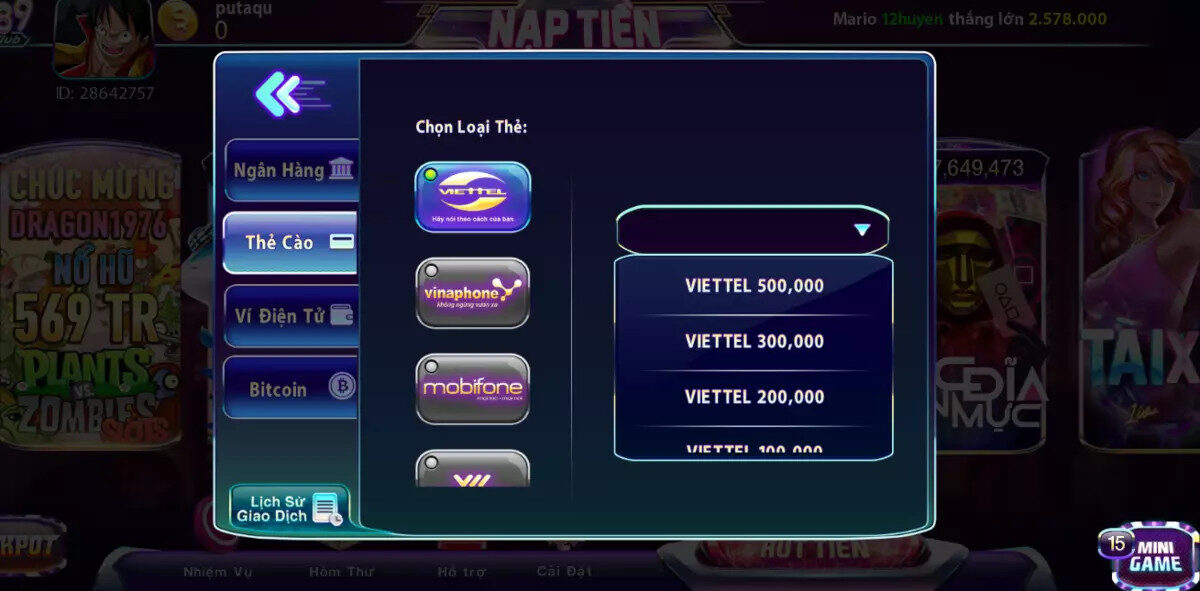Screen dimensions: 1200x591
Task: Go back using the double-arrow button
Action: (x=290, y=95)
